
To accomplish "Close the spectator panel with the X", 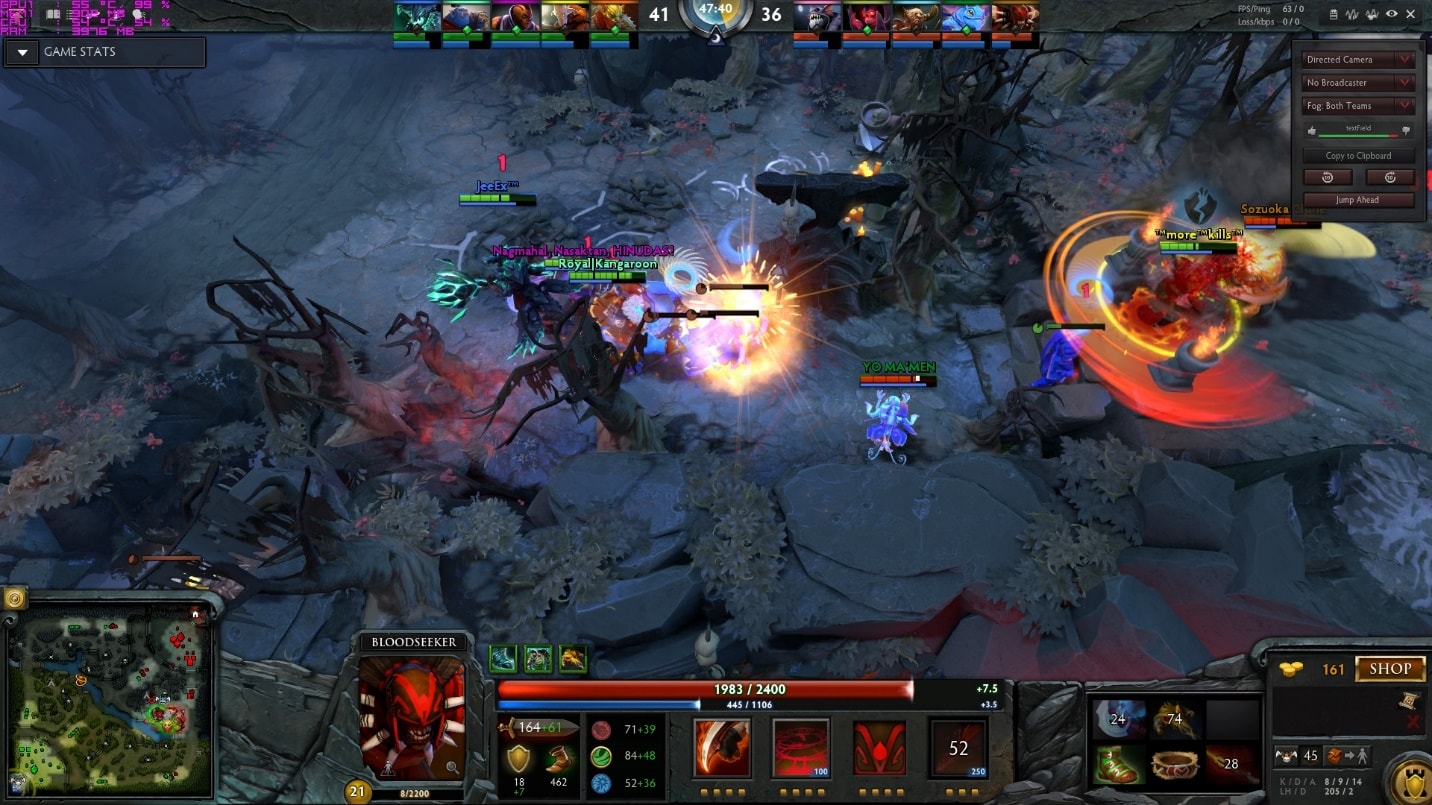I will click(1412, 14).
